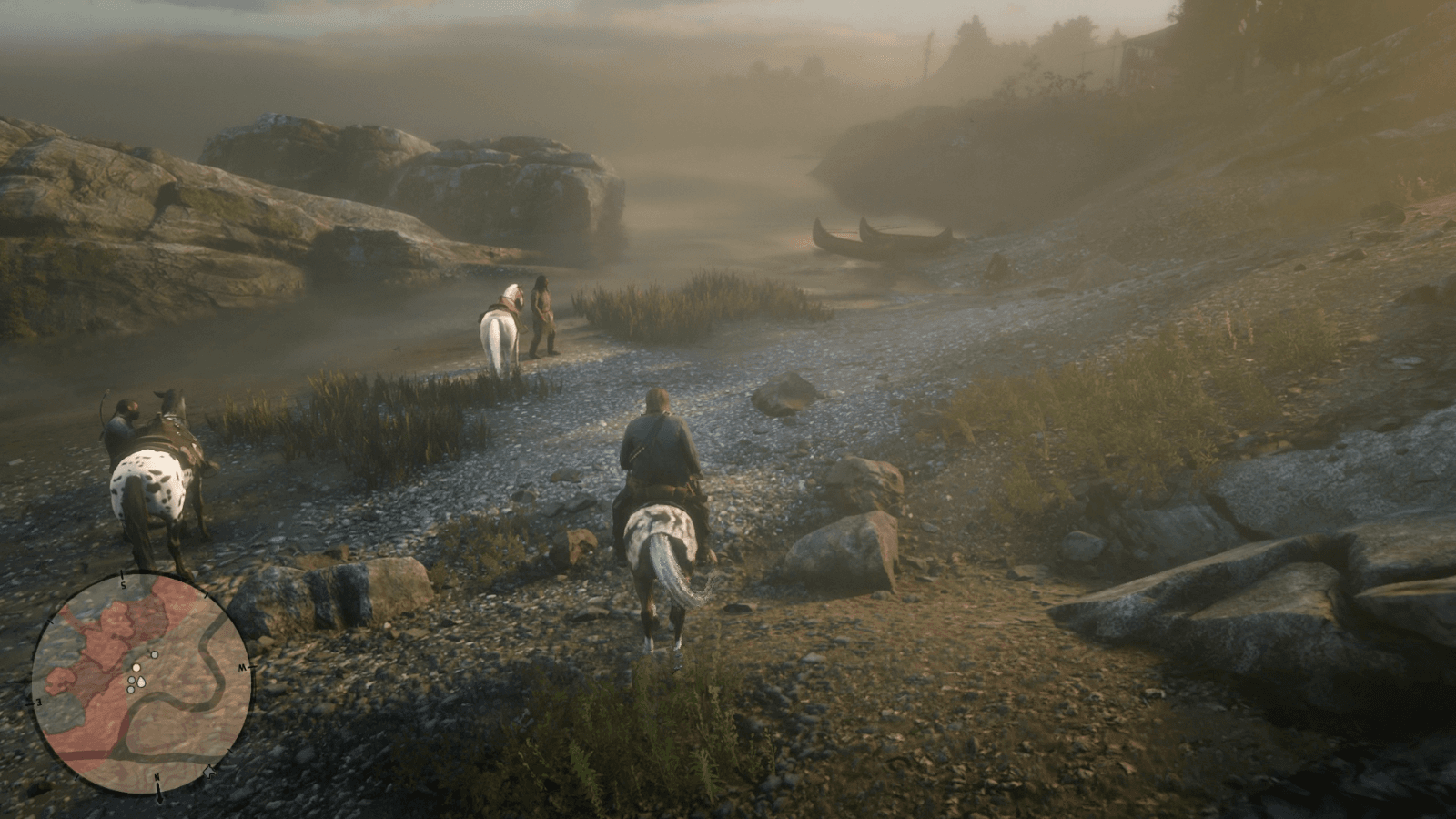1456x819 pixels.
Task: Click the gray waypoint arrow on the minimap edge
Action: click(209, 772)
